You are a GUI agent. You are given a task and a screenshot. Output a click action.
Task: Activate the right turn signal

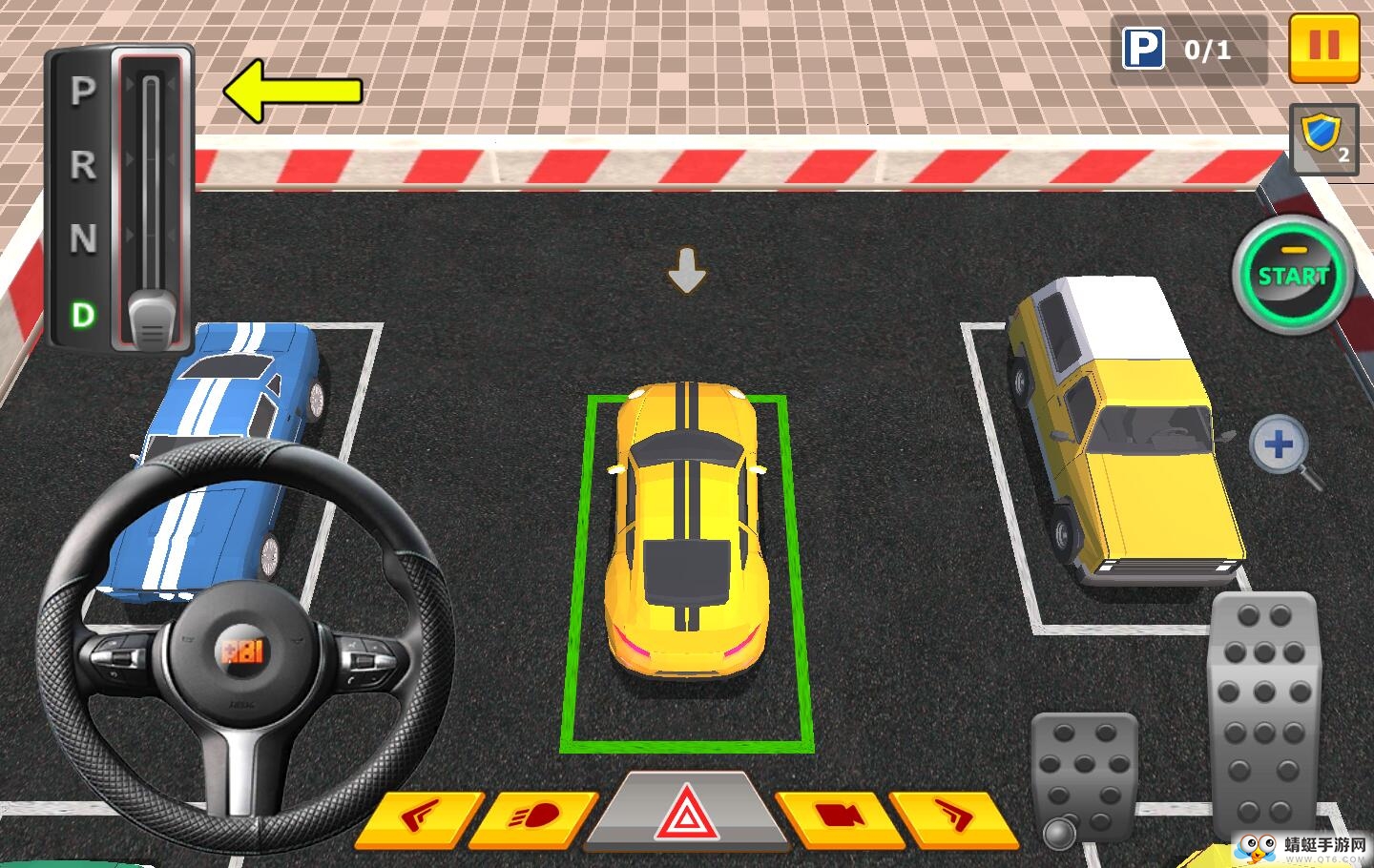[952, 817]
